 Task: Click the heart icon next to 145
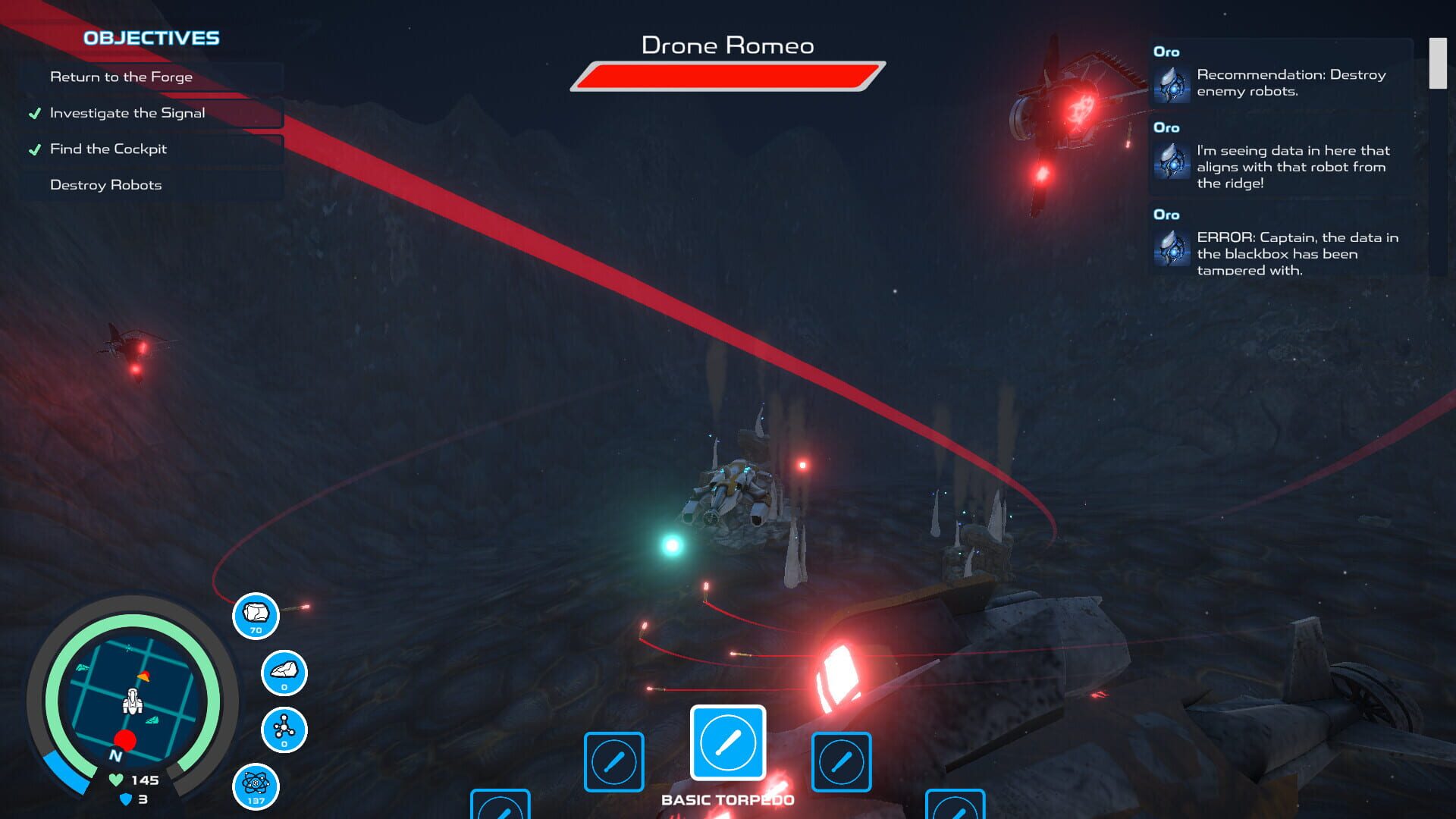[115, 779]
